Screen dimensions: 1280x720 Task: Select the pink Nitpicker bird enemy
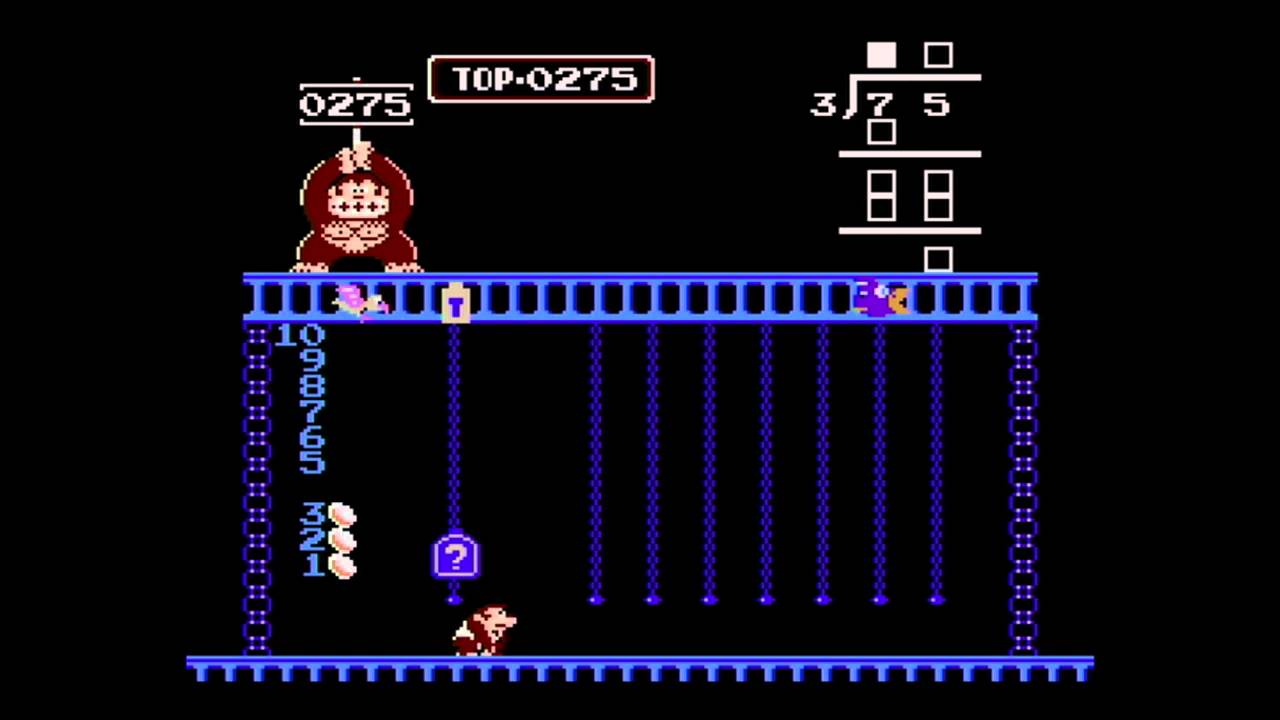[360, 300]
